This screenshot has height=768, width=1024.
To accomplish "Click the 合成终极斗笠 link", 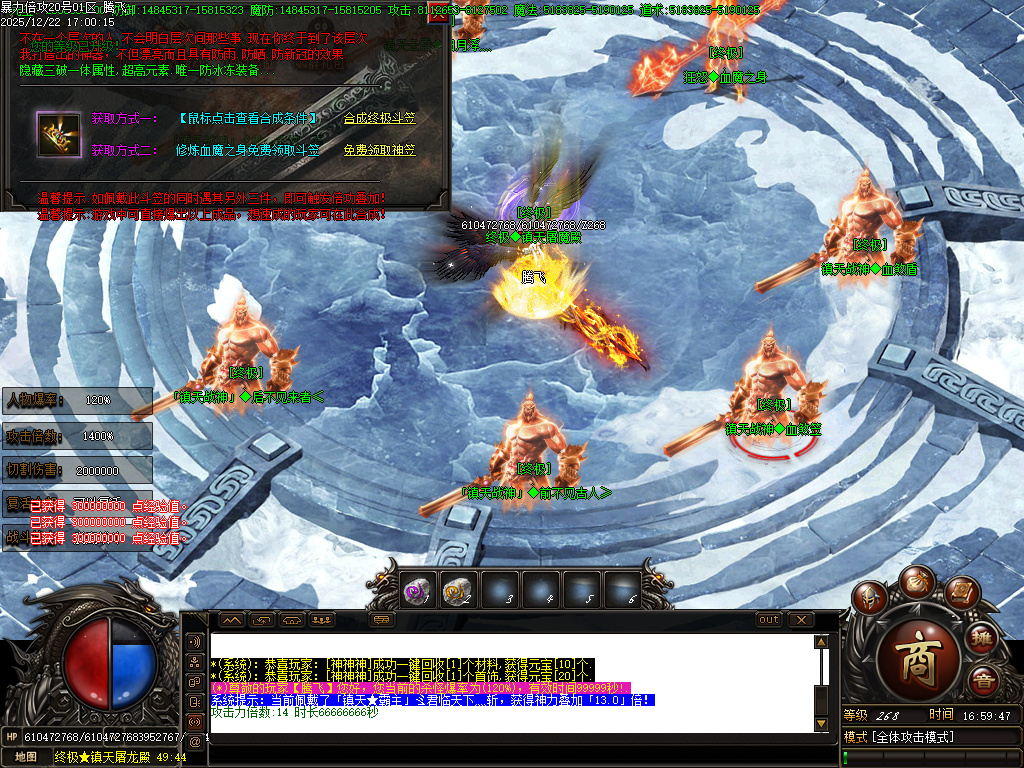I will tap(379, 118).
